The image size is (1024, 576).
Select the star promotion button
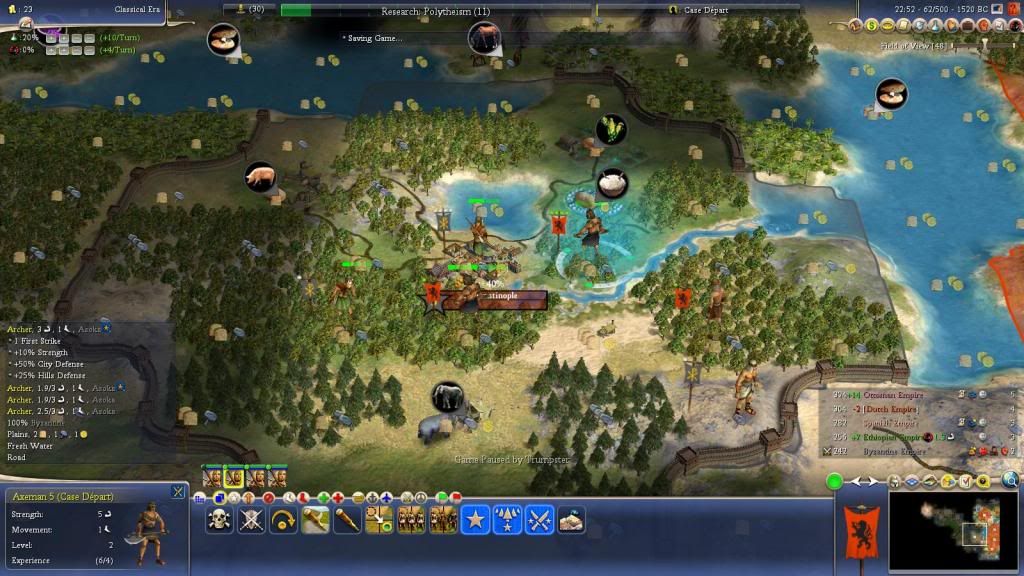point(475,519)
